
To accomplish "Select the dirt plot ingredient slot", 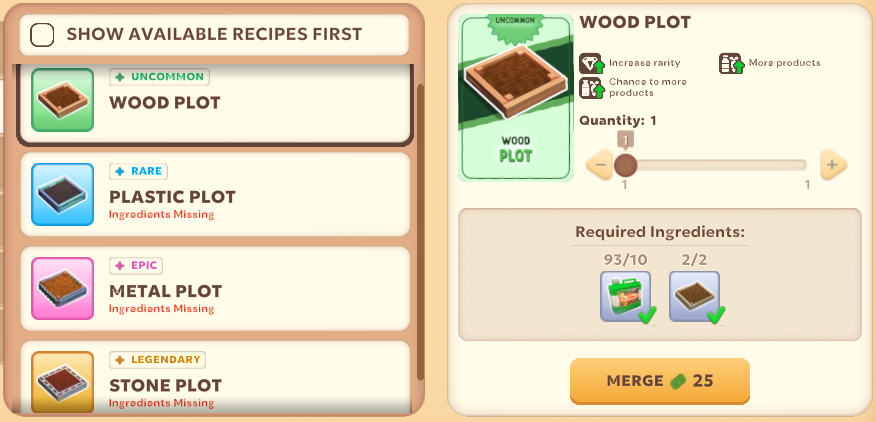I will click(x=694, y=297).
